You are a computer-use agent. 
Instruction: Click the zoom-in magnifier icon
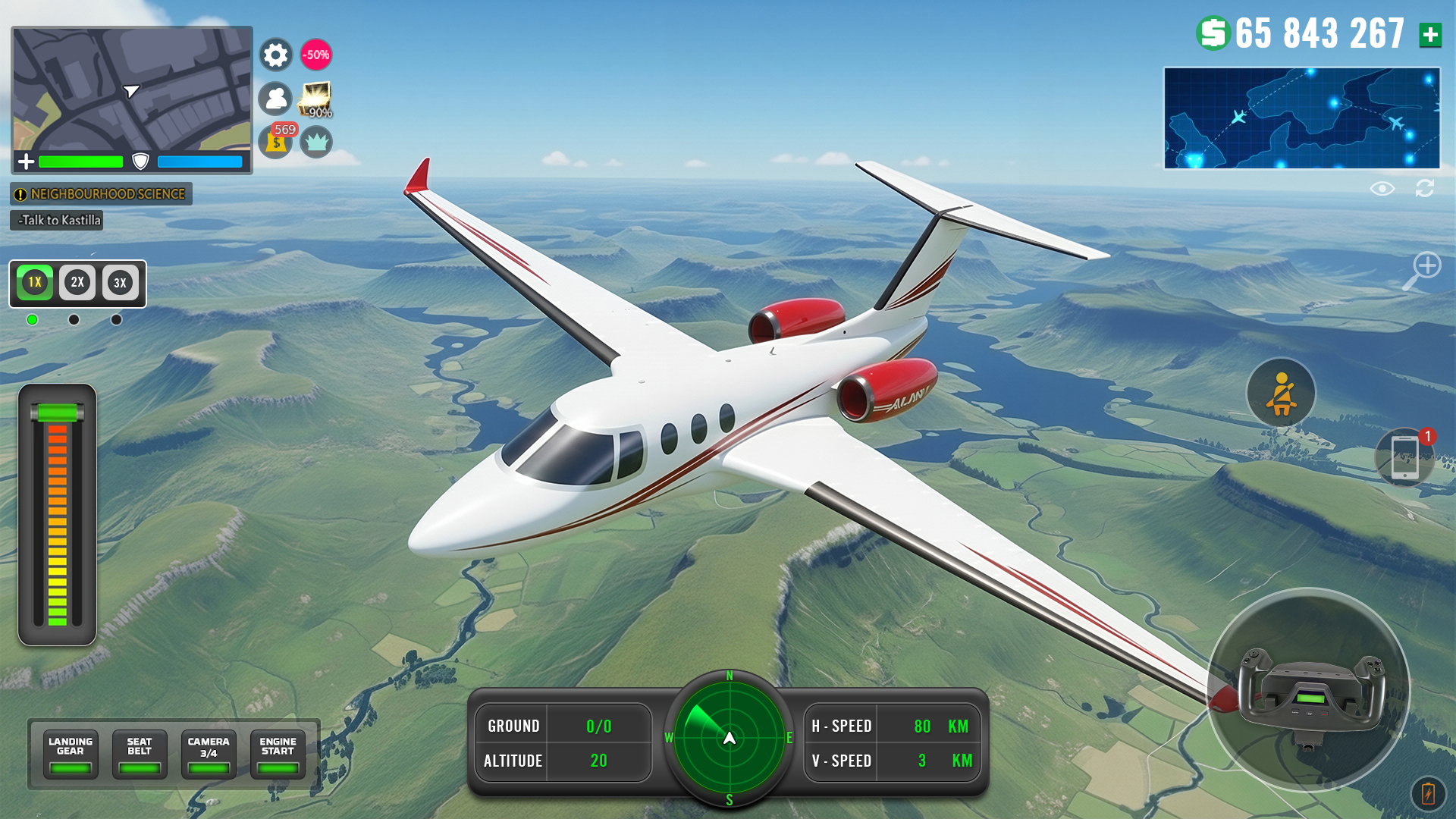(1429, 267)
